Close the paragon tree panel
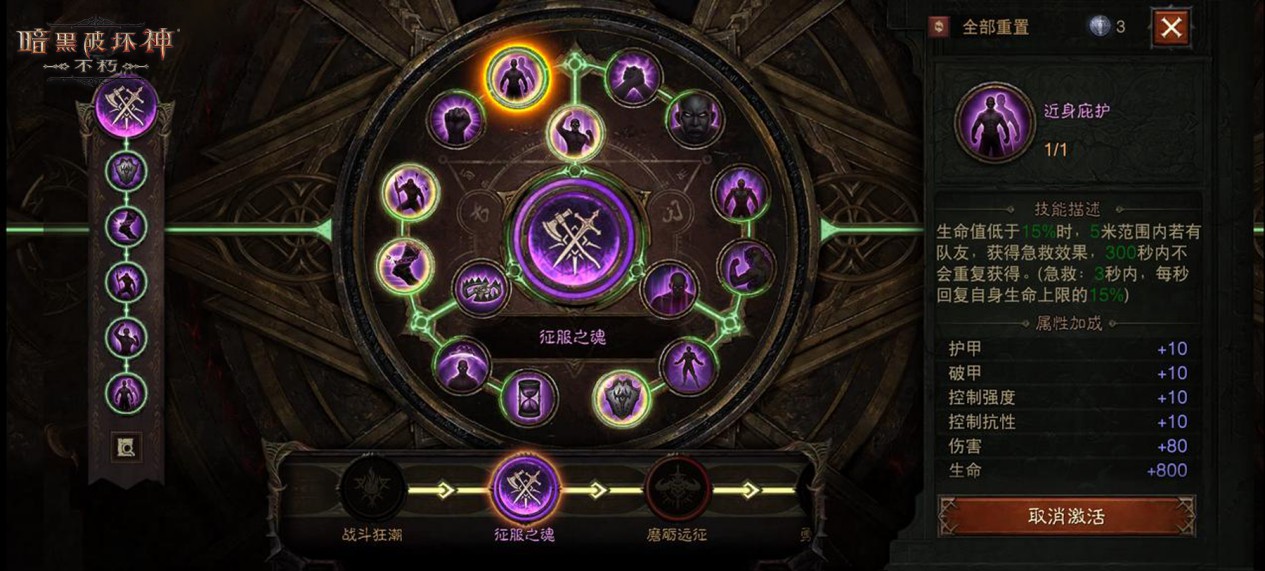The width and height of the screenshot is (1265, 571). (1170, 27)
